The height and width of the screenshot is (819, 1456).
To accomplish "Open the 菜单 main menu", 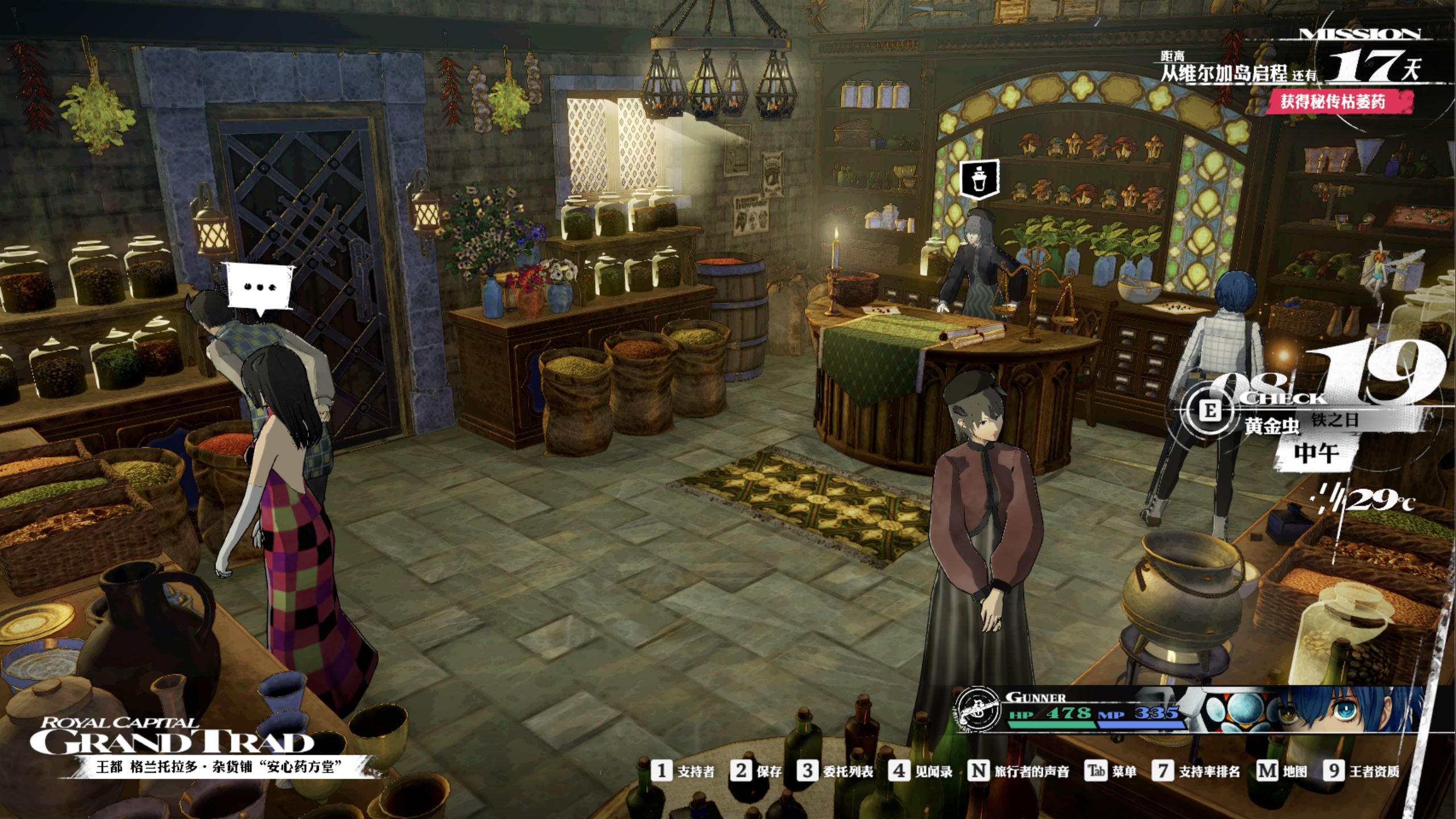I will (x=1111, y=771).
